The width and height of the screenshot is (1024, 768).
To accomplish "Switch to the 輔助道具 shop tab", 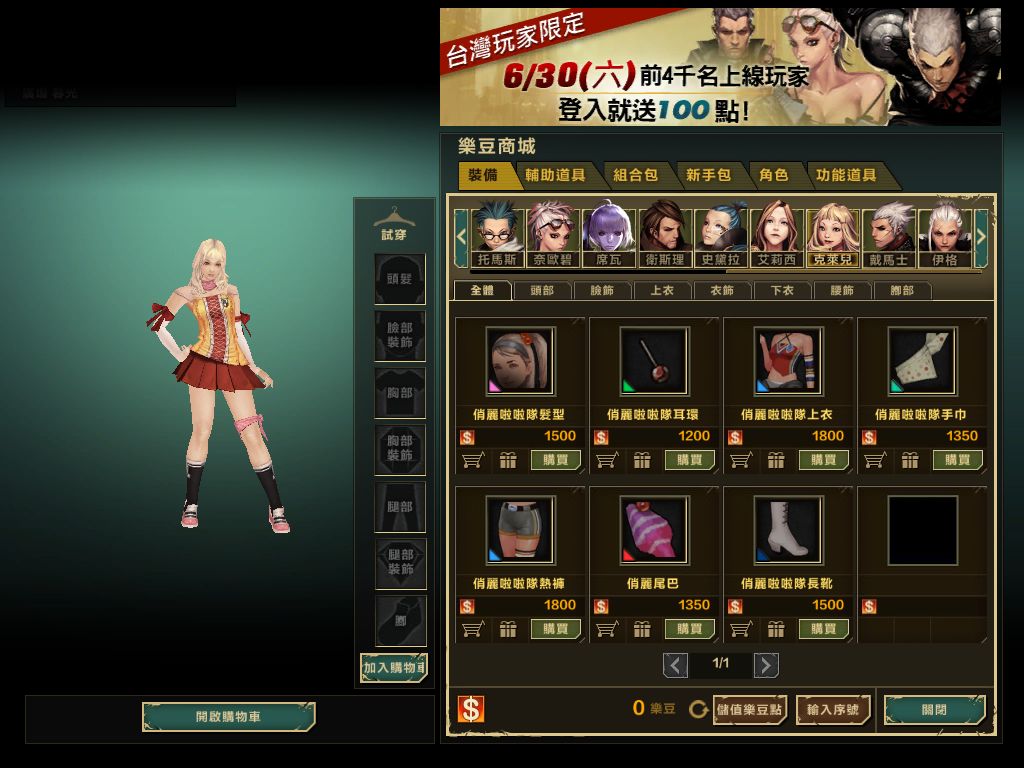I will 556,175.
